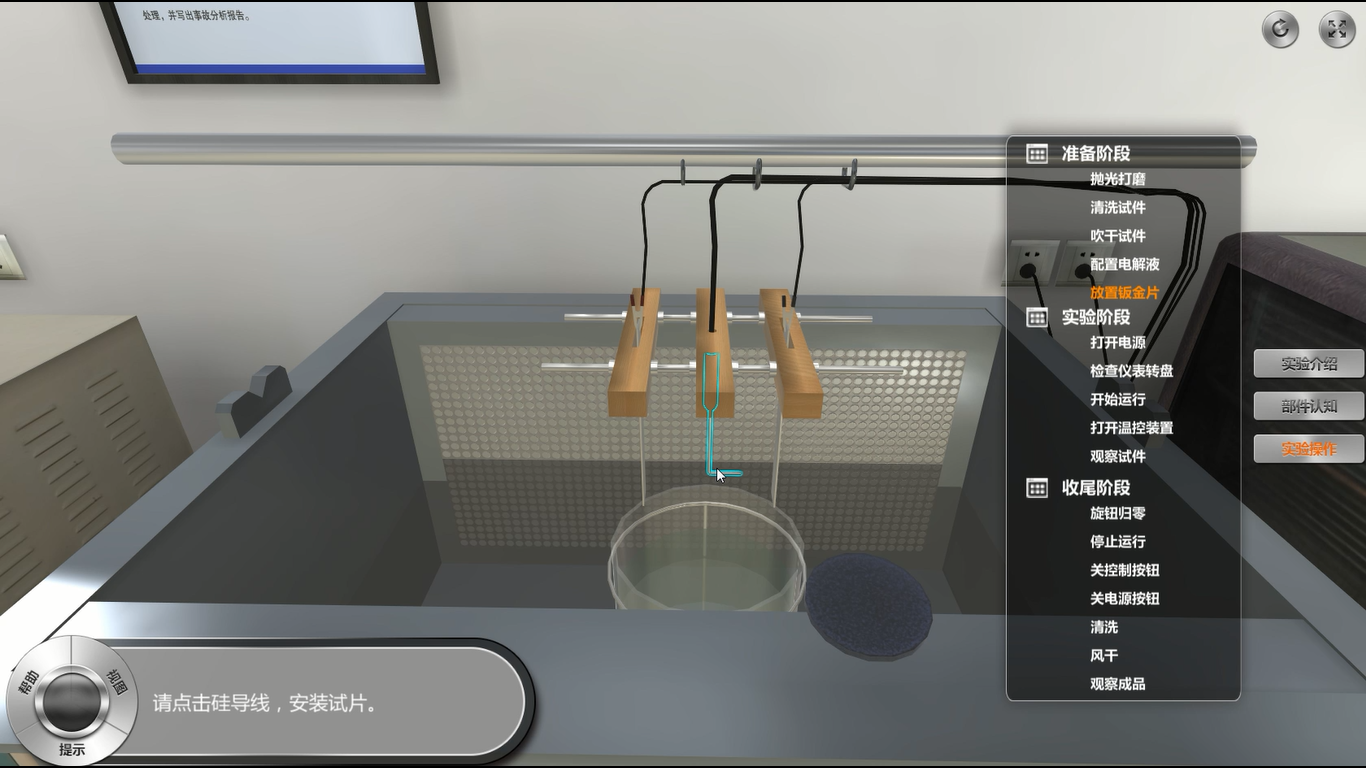Select the 实验操作 tab

click(x=1308, y=449)
